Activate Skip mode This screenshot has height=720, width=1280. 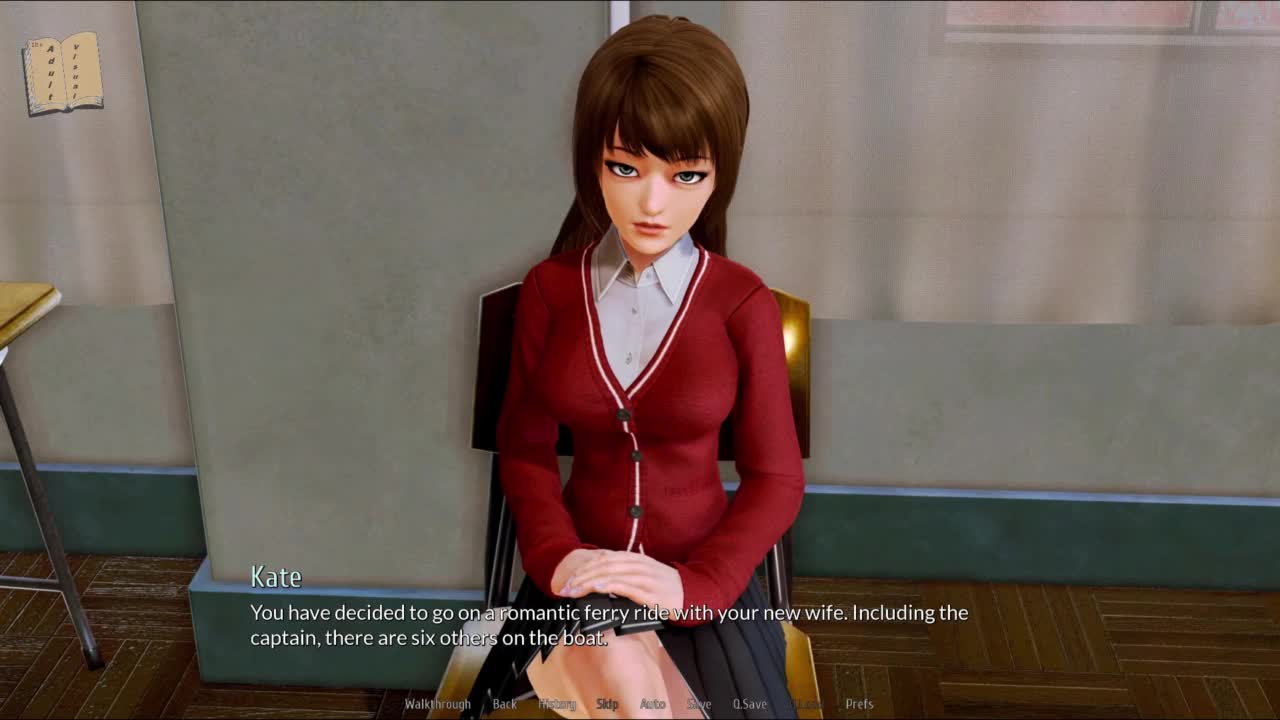pyautogui.click(x=607, y=704)
